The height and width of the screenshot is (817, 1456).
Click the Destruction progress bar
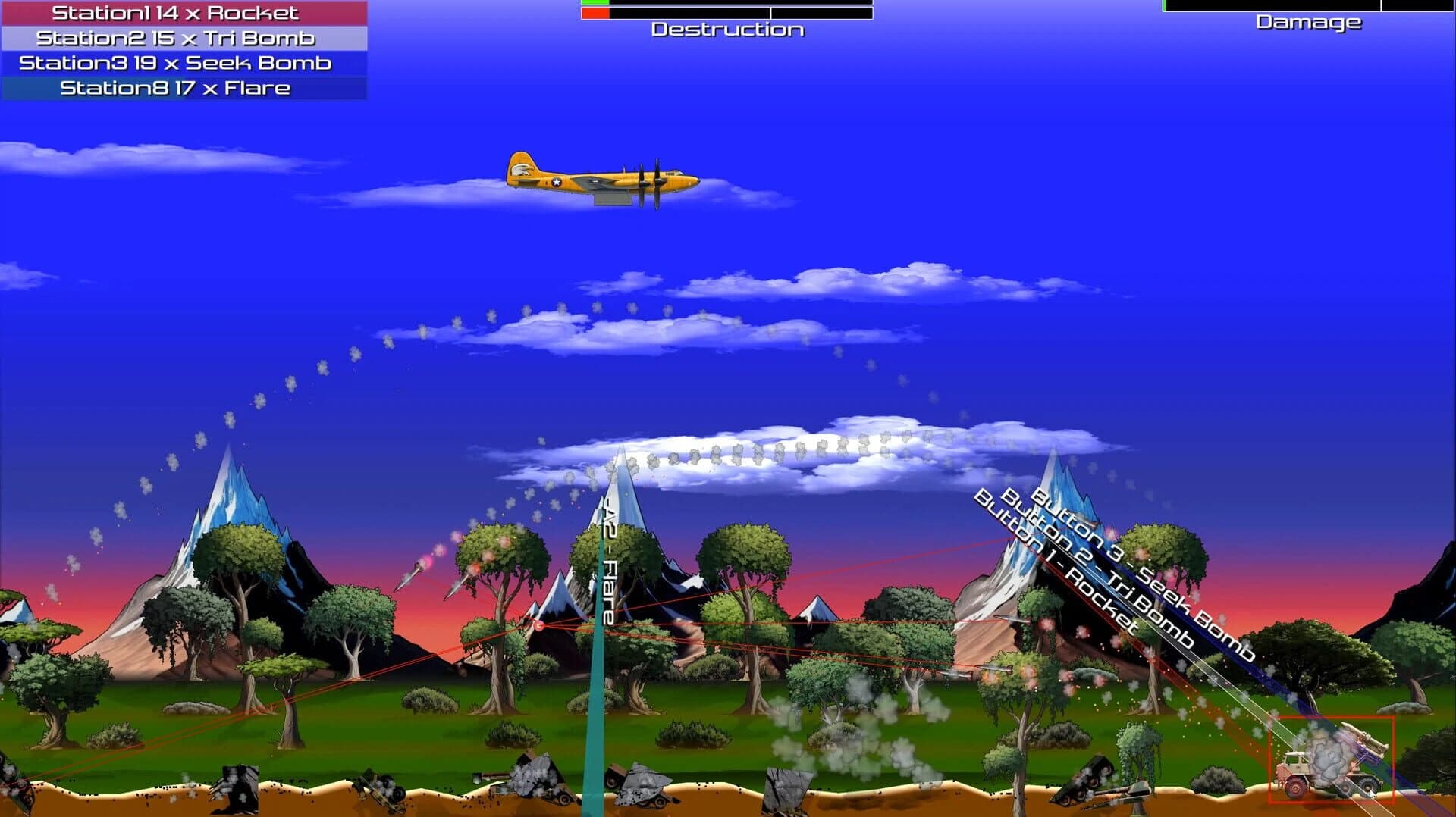click(x=724, y=11)
